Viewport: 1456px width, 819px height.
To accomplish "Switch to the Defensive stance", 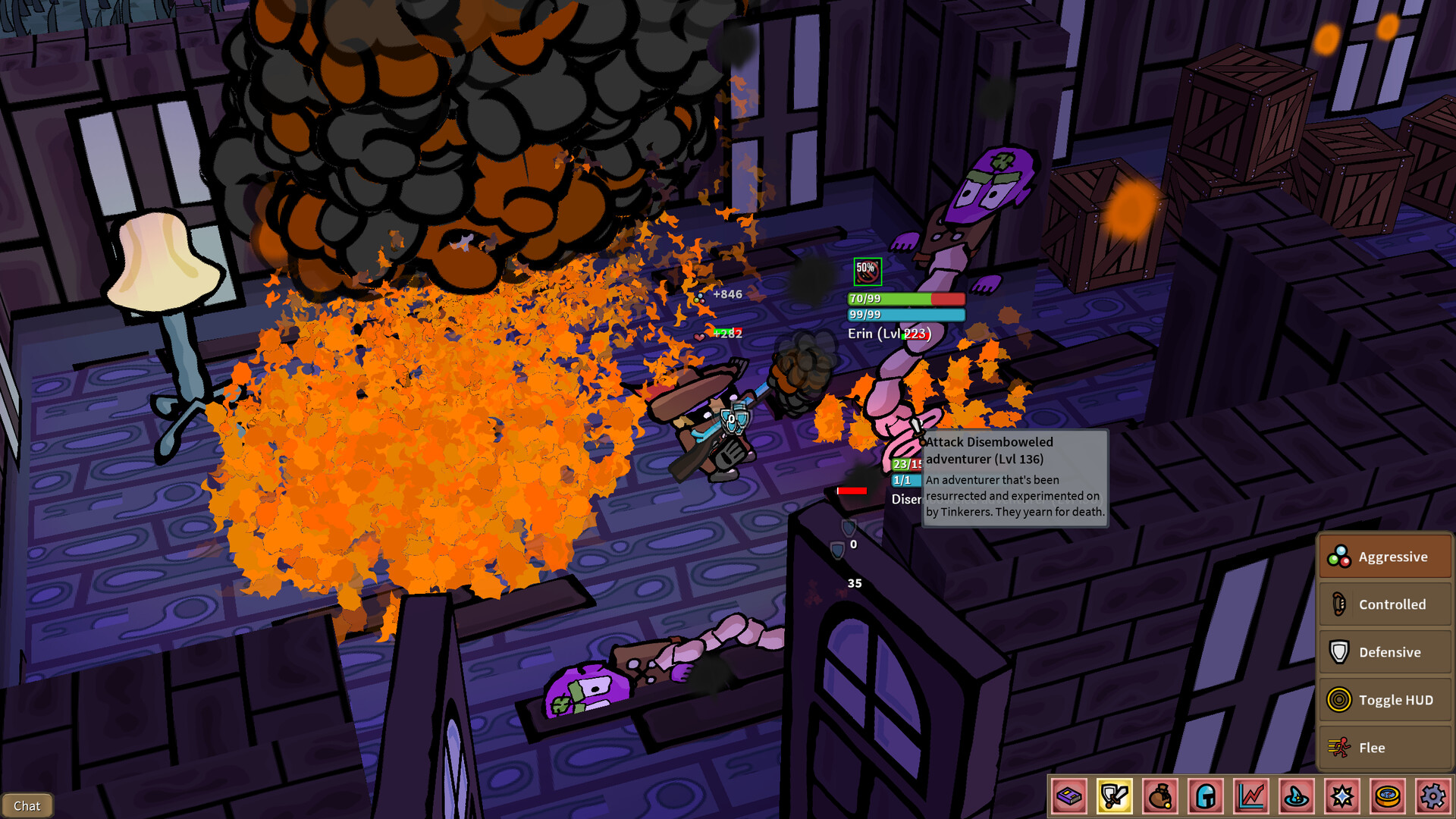I will pyautogui.click(x=1385, y=652).
